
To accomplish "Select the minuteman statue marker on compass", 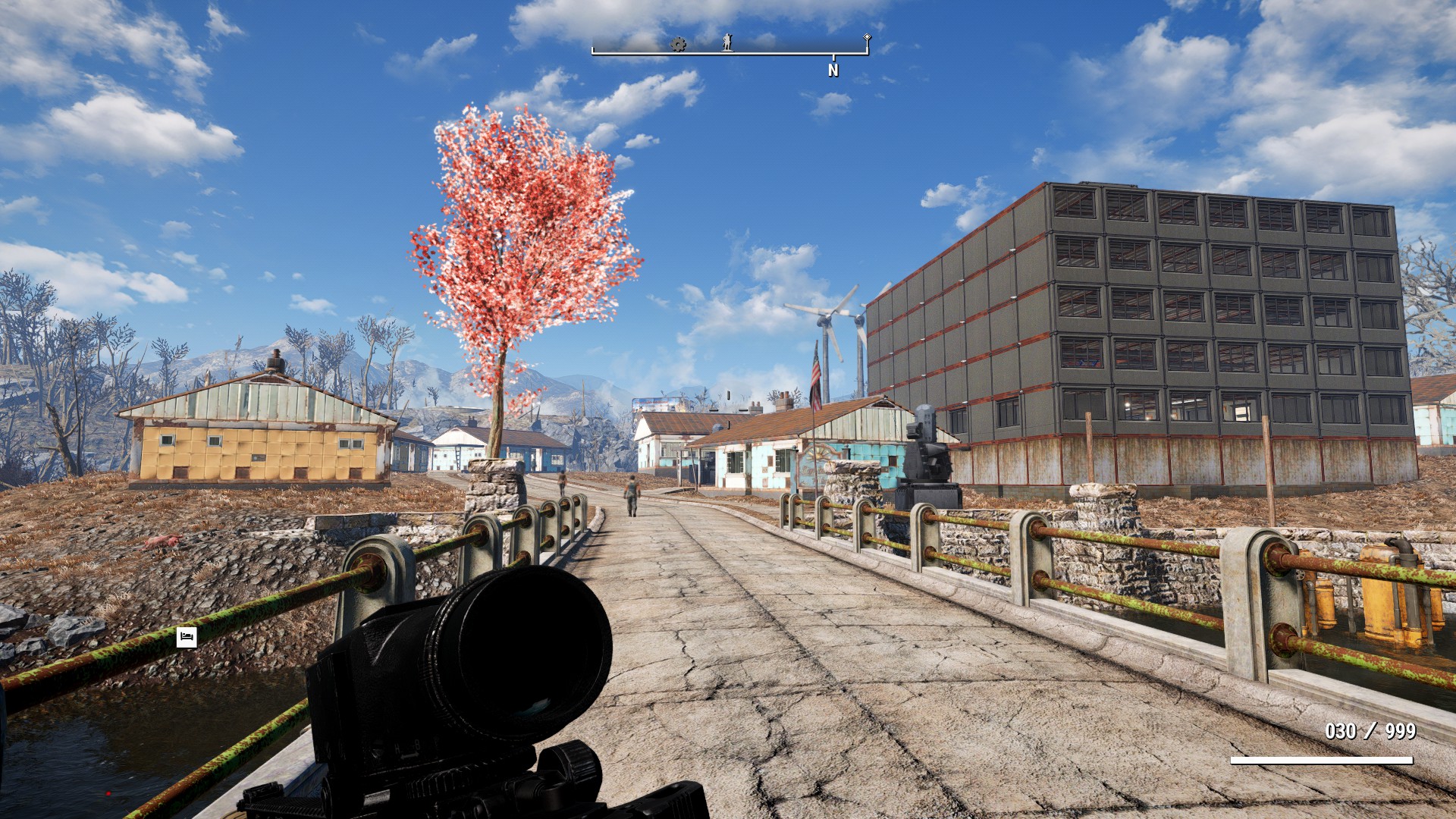I will click(x=727, y=42).
